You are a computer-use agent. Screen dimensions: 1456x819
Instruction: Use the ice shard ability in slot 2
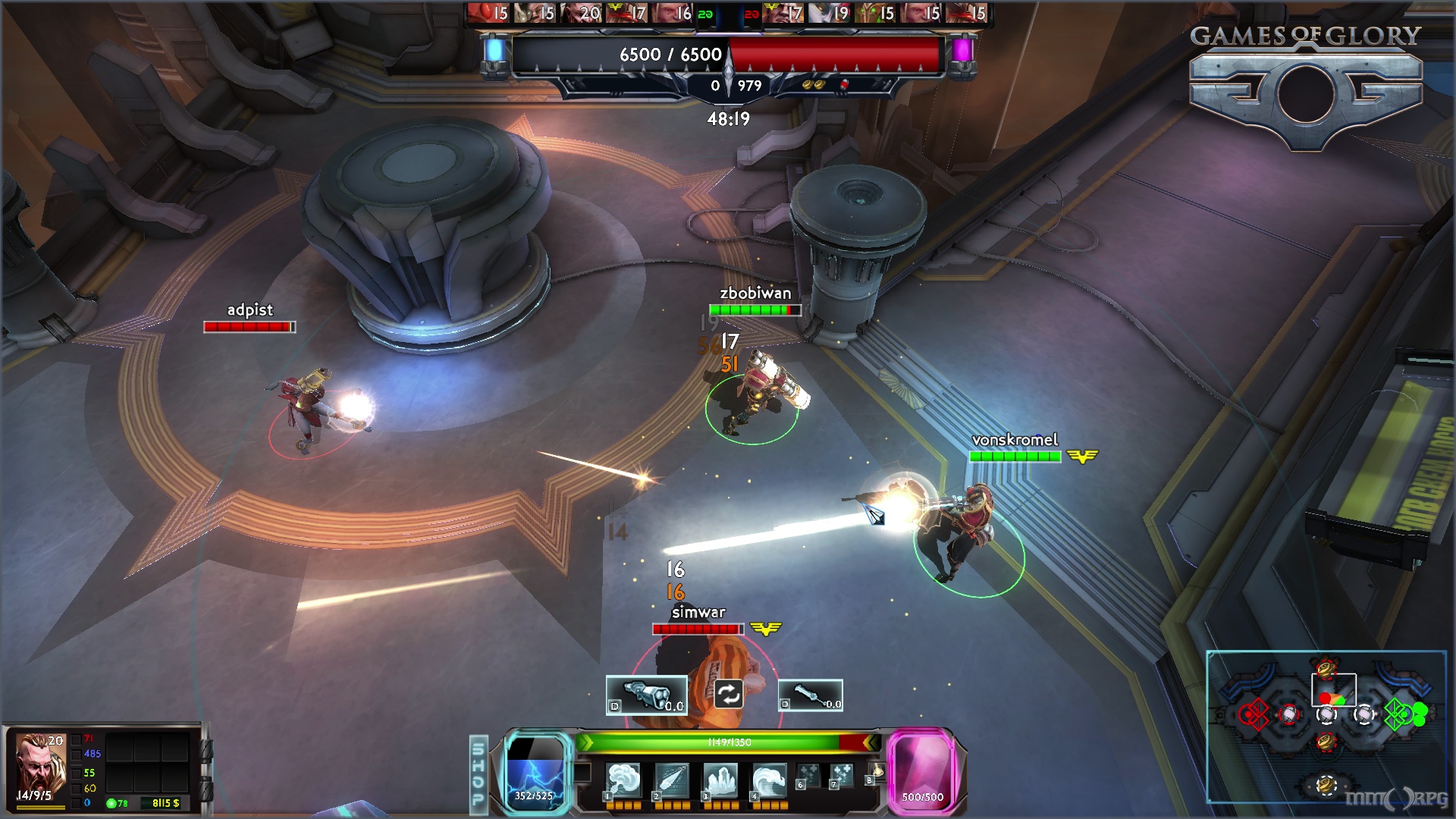[672, 780]
